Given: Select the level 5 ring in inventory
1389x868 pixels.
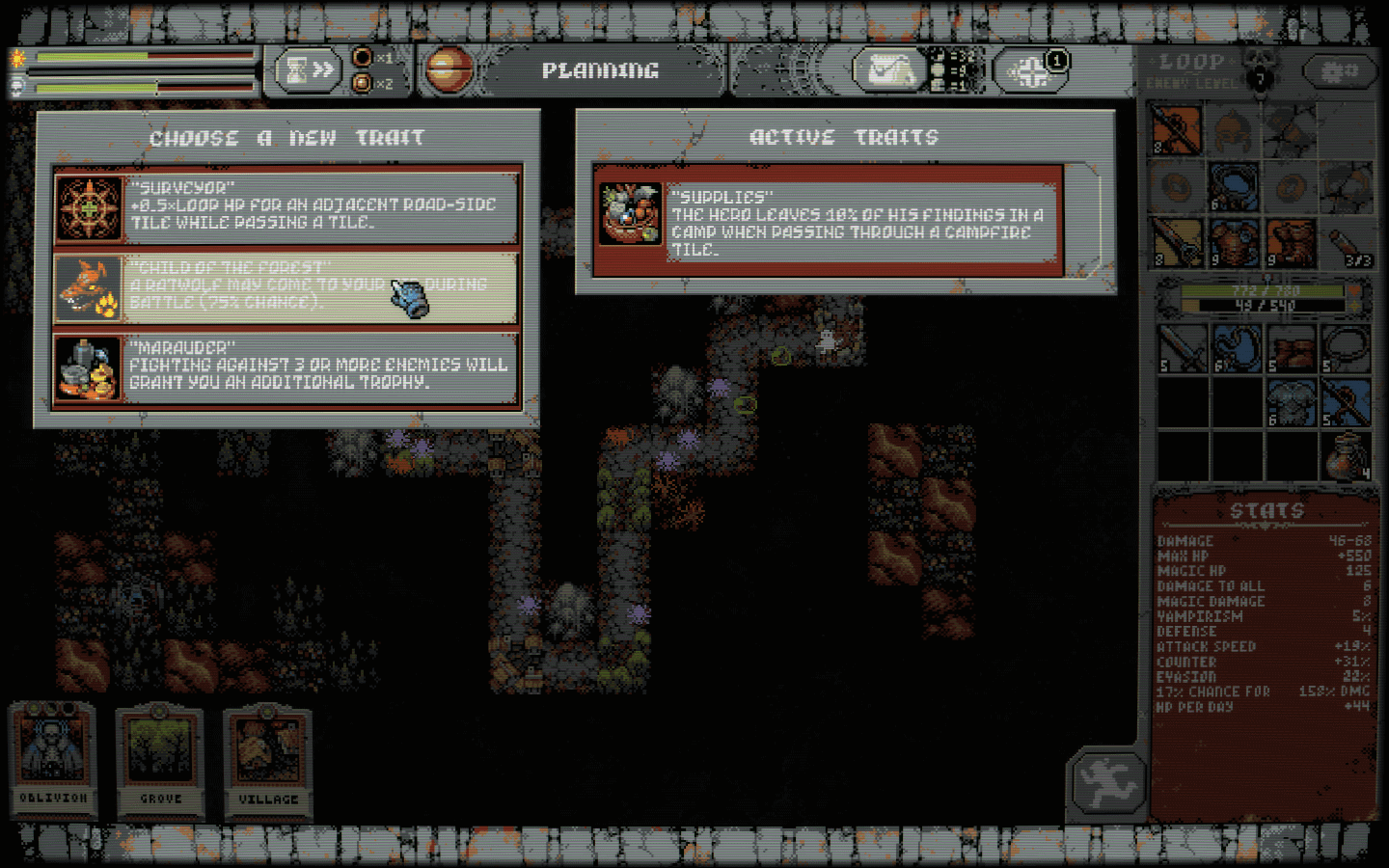Looking at the screenshot, I should click(1345, 347).
